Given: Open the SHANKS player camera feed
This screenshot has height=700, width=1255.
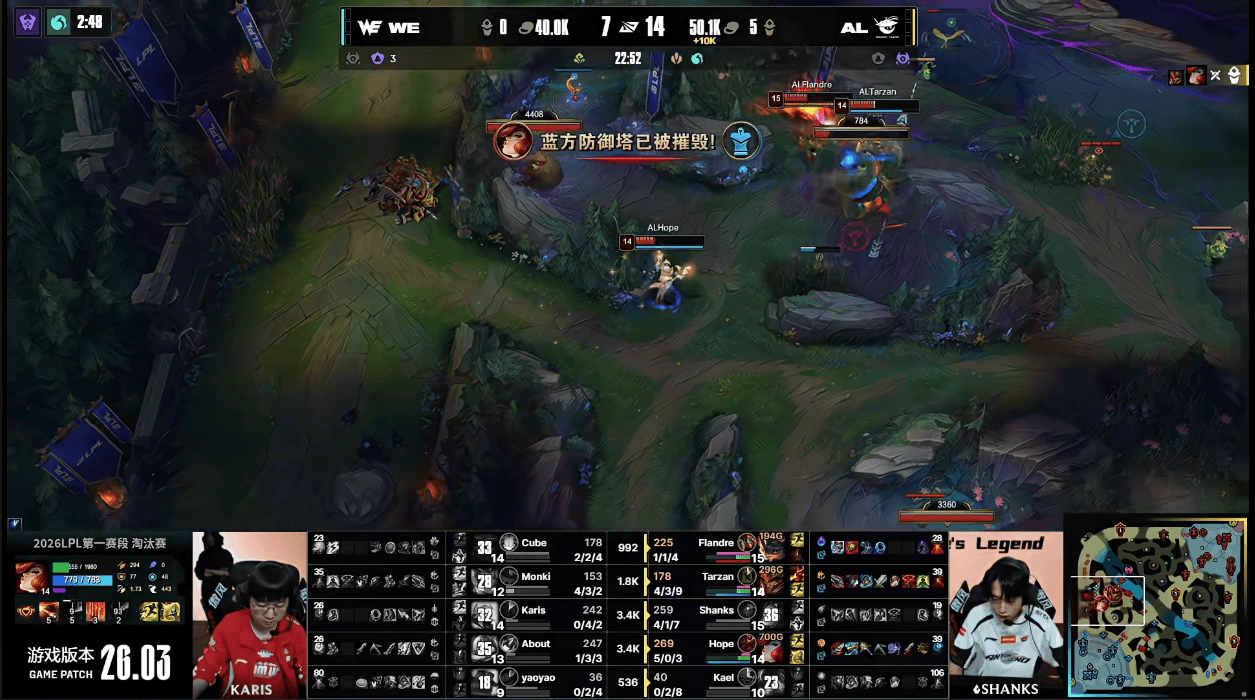Looking at the screenshot, I should [1005, 615].
